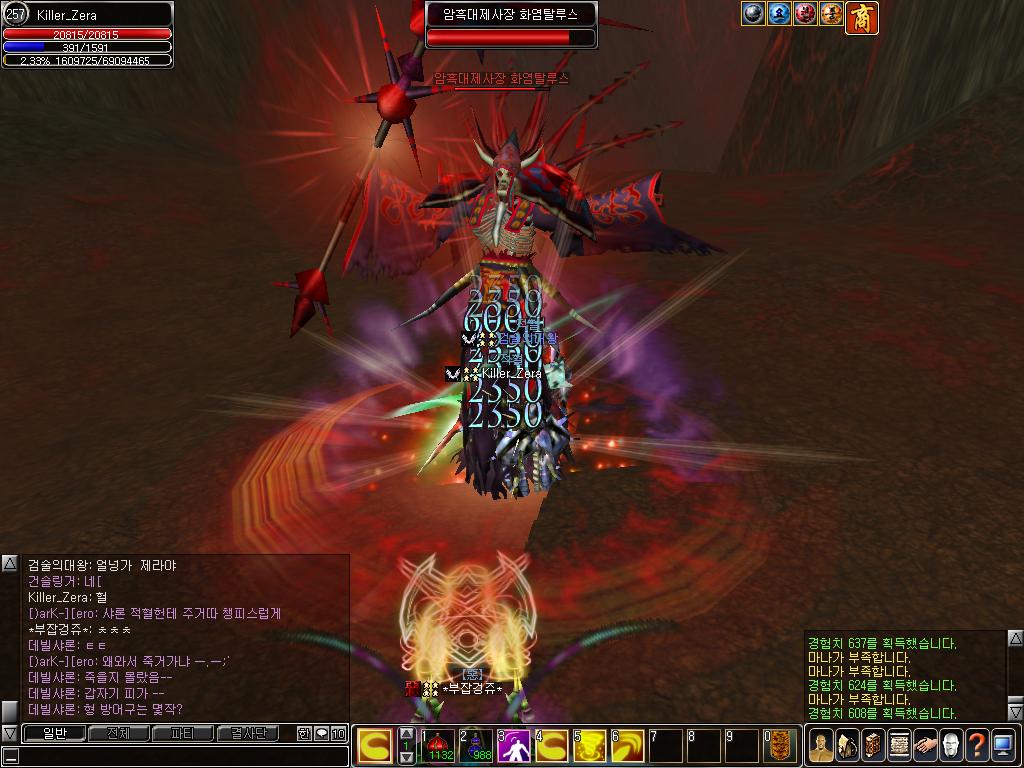1024x768 pixels.
Task: Switch to the 전체 chat tab
Action: 118,733
